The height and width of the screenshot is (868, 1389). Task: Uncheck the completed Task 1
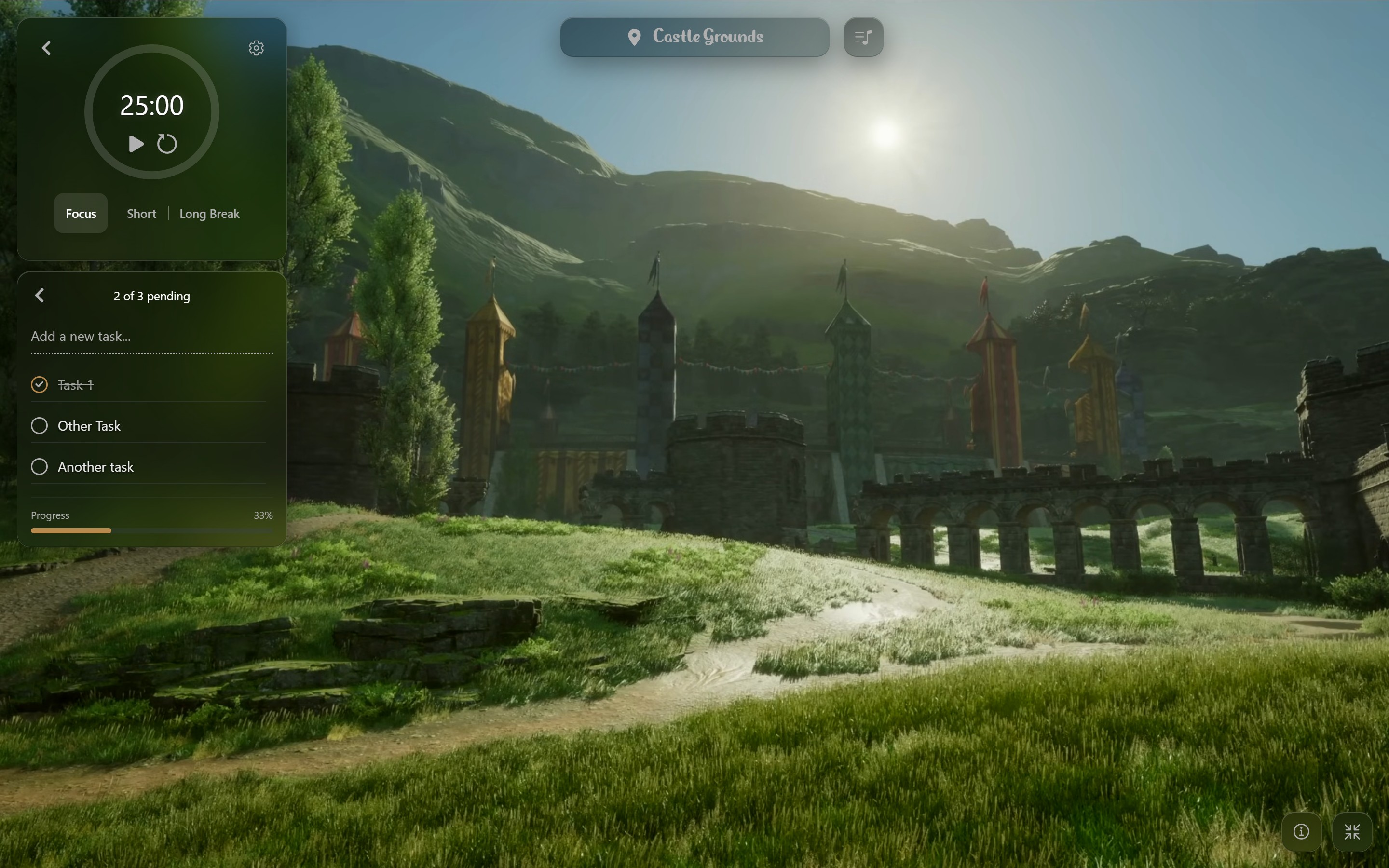point(39,385)
